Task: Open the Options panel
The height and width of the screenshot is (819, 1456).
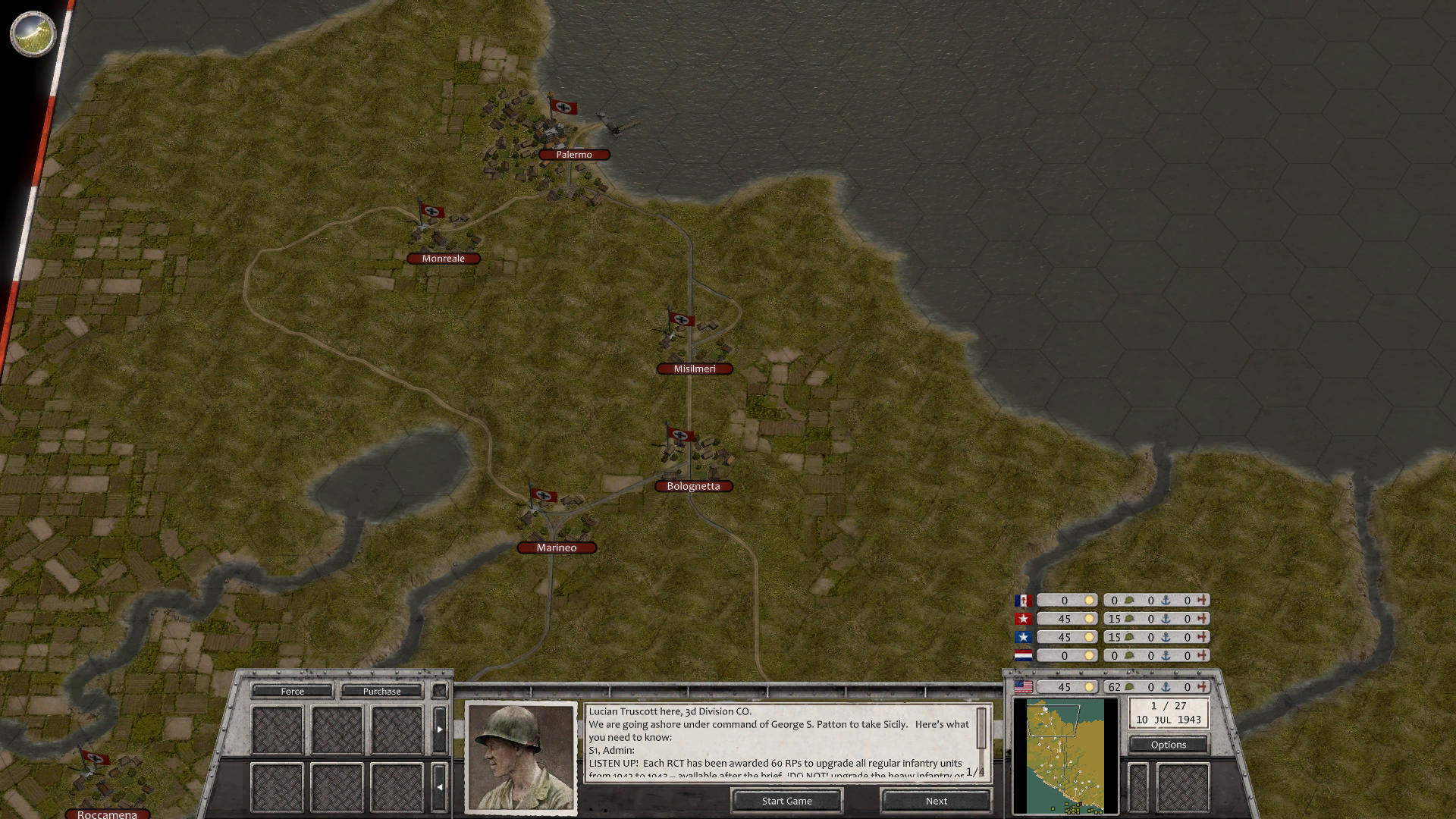Action: point(1168,745)
